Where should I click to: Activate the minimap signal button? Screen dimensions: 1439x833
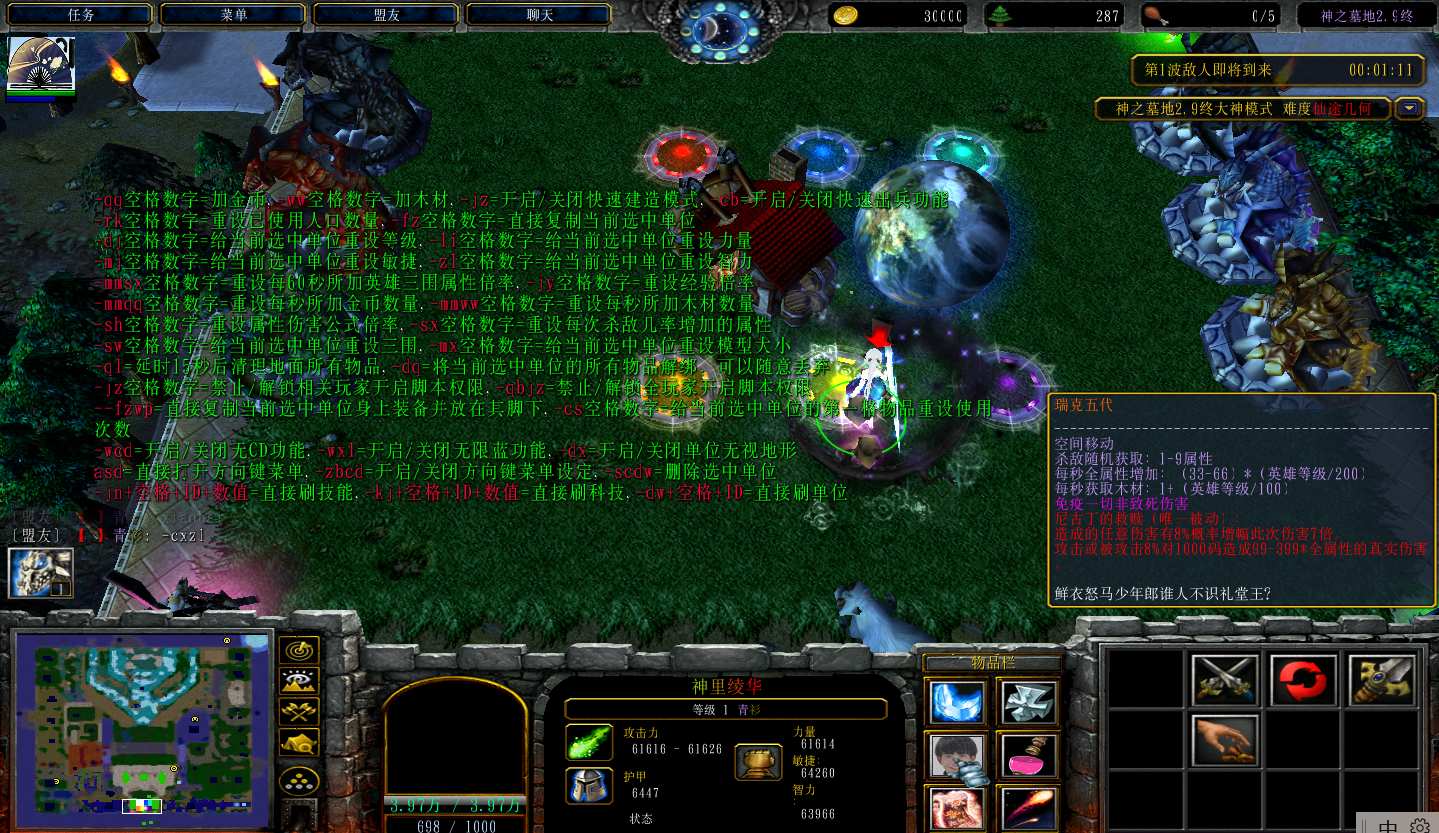[x=298, y=649]
